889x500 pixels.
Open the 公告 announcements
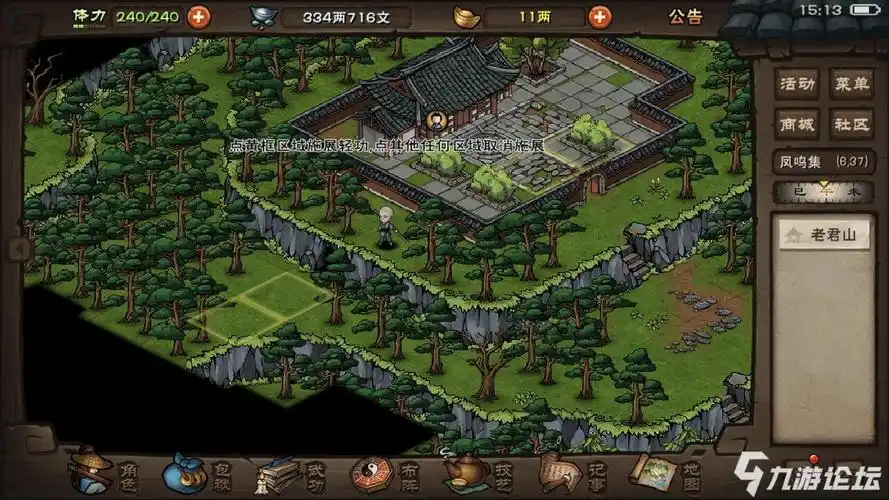(685, 17)
